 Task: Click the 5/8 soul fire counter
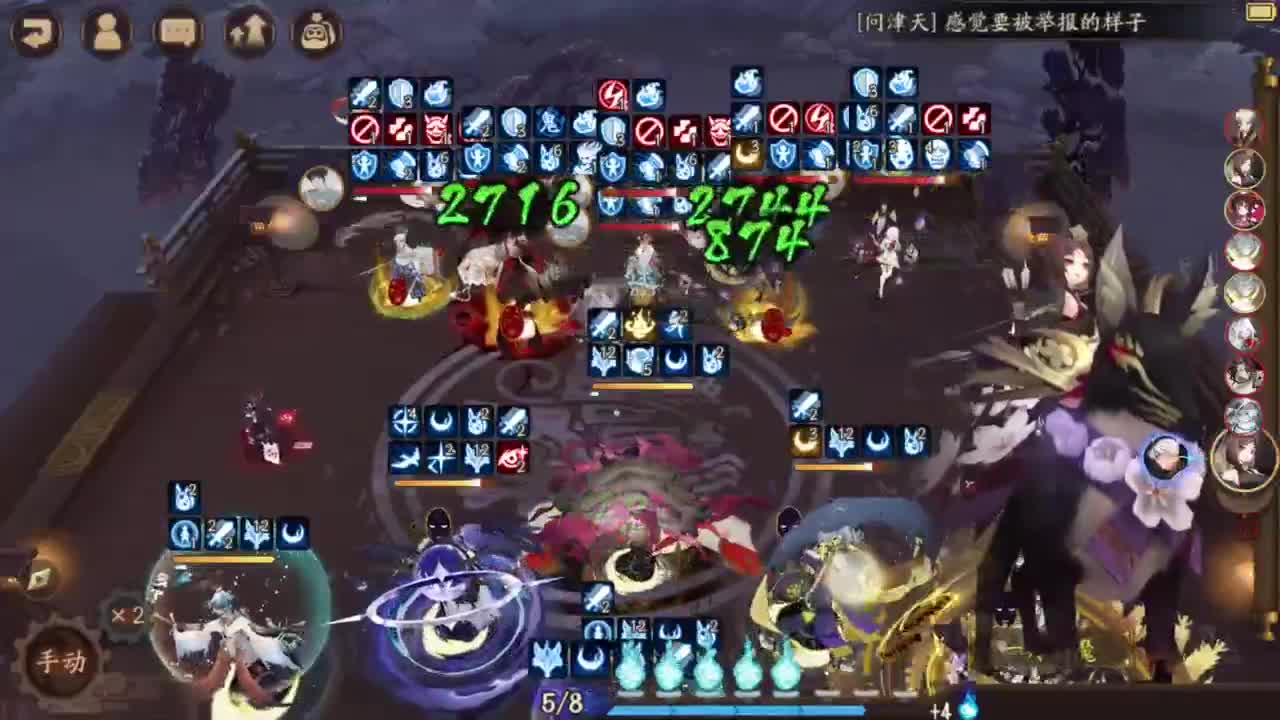560,700
